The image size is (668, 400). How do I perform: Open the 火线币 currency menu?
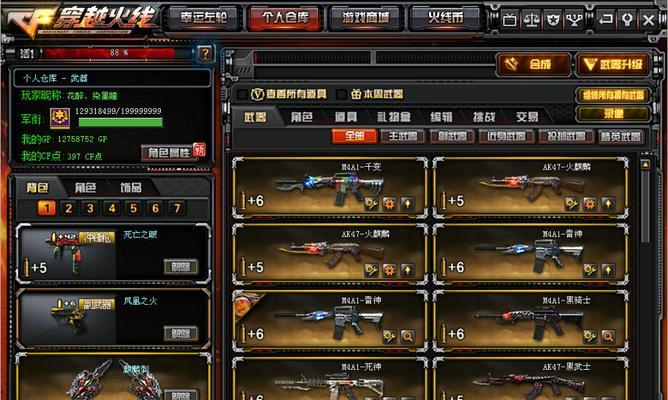coord(444,18)
